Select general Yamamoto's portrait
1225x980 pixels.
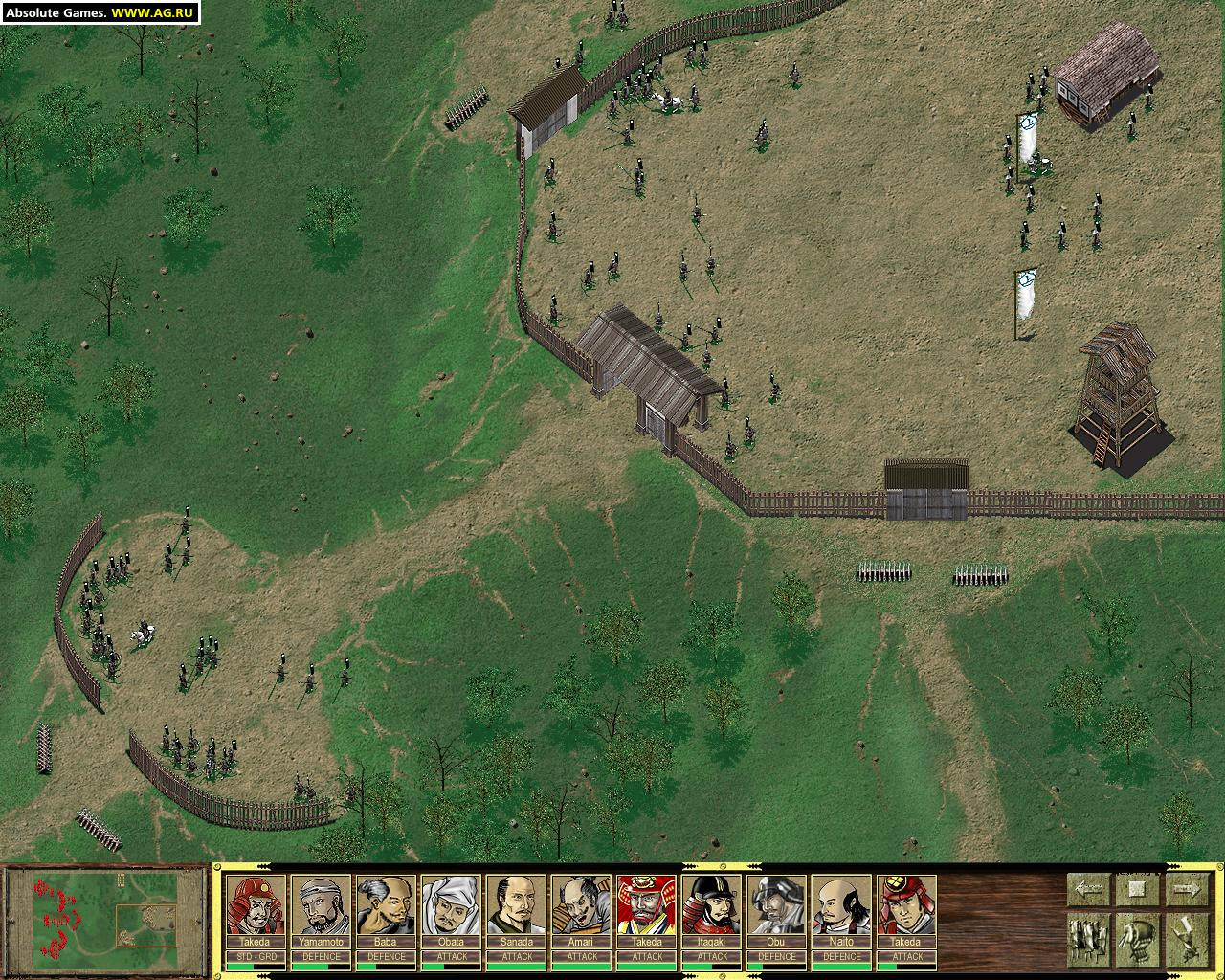(x=322, y=905)
